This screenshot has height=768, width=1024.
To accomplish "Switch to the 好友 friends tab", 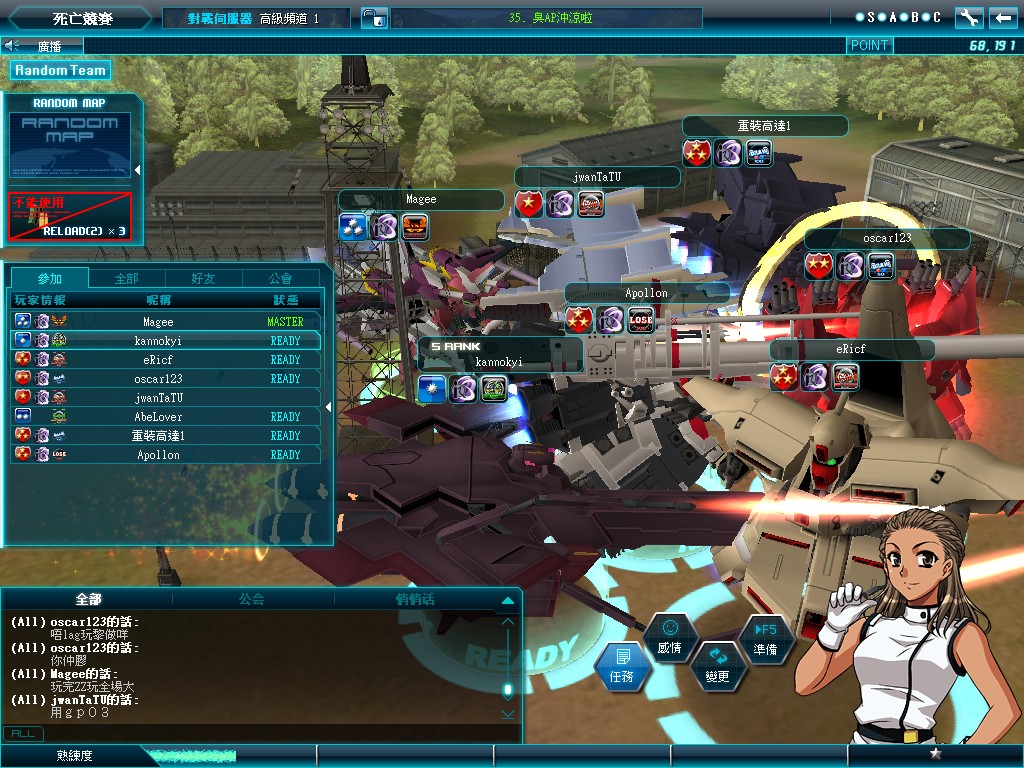I will point(203,278).
